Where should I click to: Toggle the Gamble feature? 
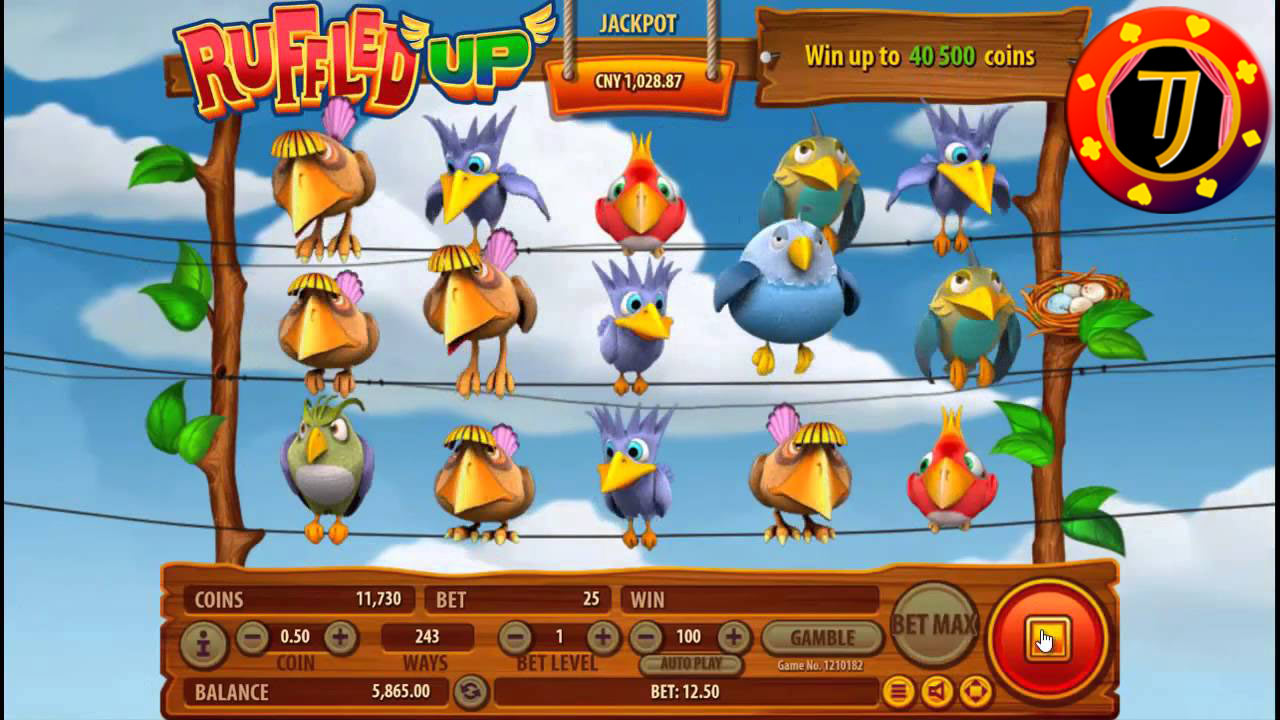822,637
